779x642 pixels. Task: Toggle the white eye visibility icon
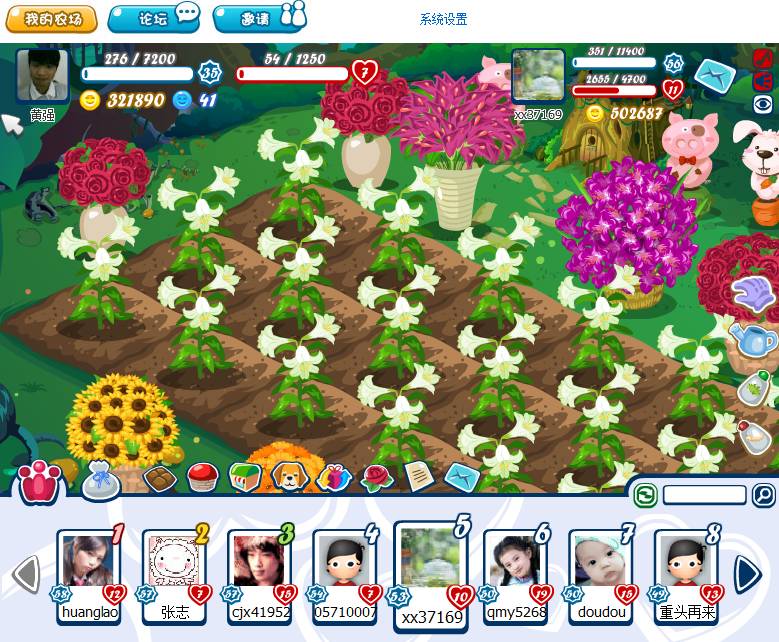point(762,103)
